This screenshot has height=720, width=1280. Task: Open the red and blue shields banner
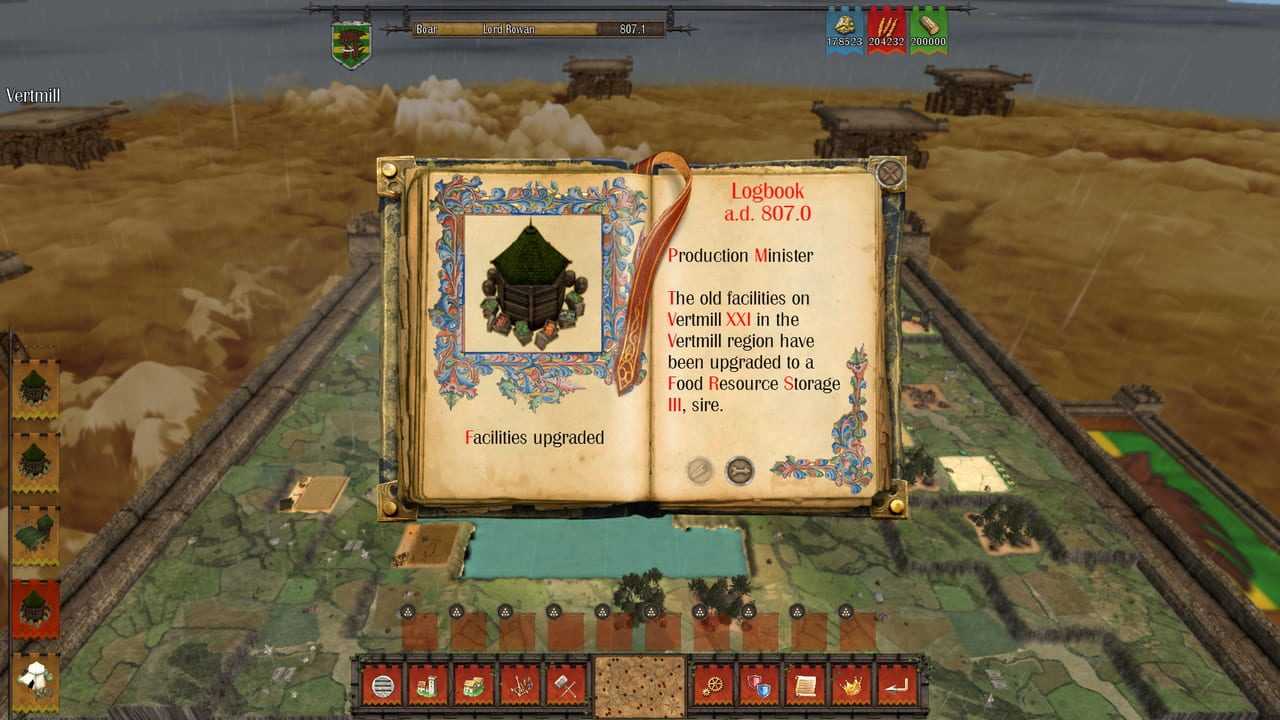click(759, 686)
